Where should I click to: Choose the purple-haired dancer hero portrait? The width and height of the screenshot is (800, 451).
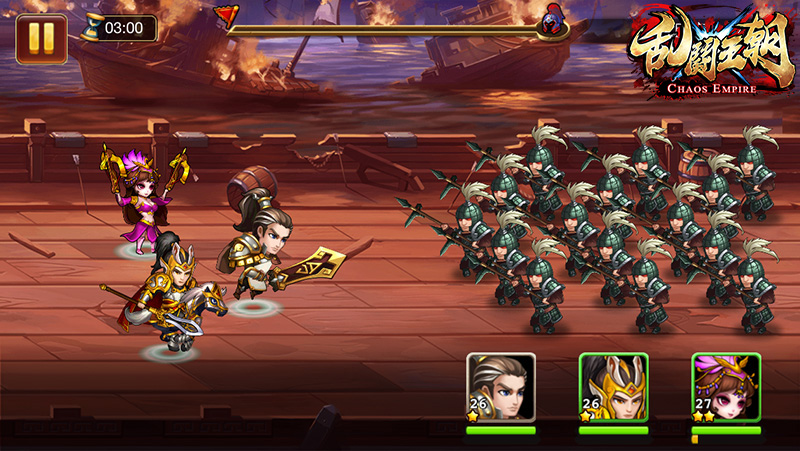coord(726,388)
